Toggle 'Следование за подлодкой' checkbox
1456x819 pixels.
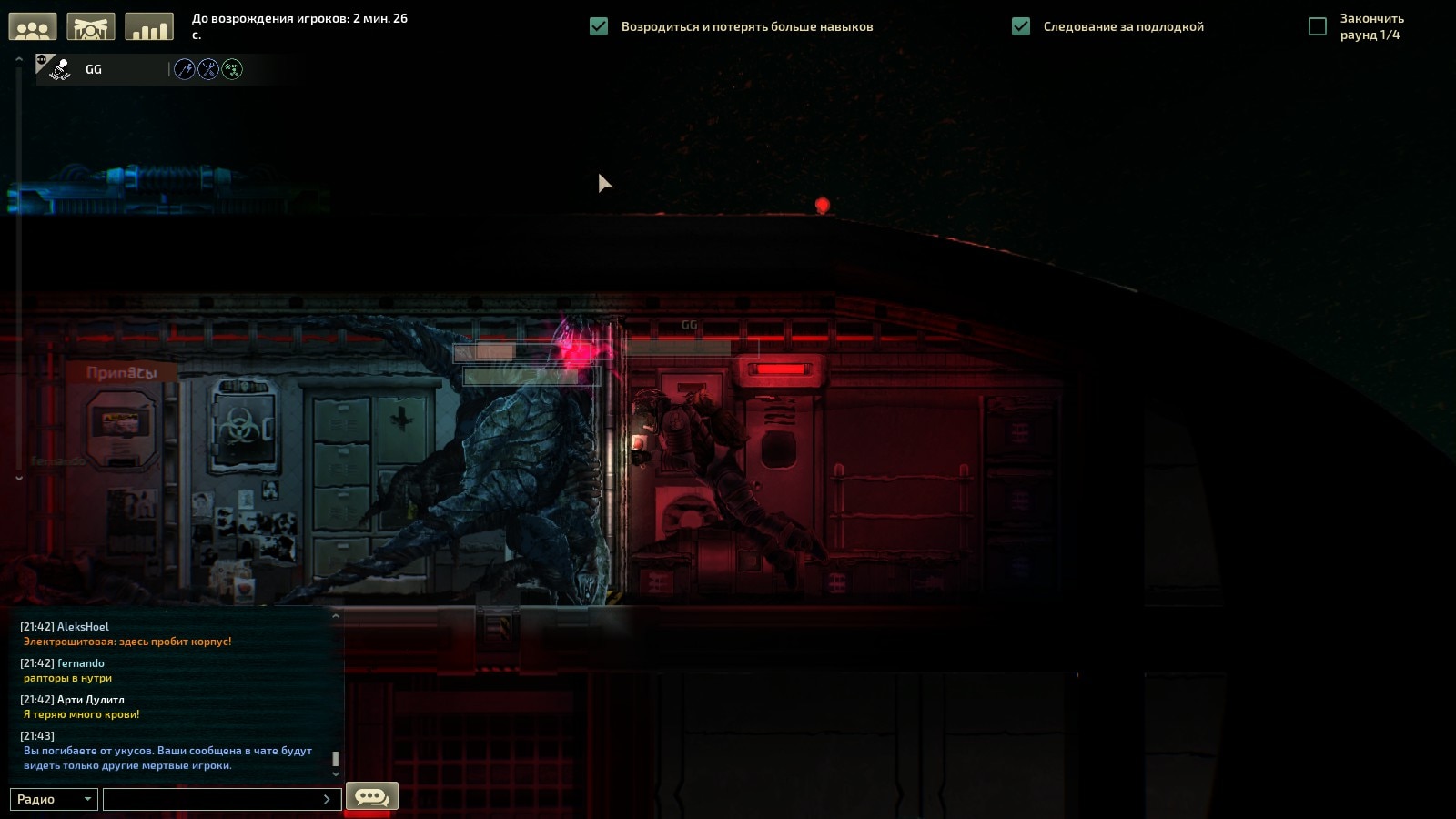[1021, 26]
